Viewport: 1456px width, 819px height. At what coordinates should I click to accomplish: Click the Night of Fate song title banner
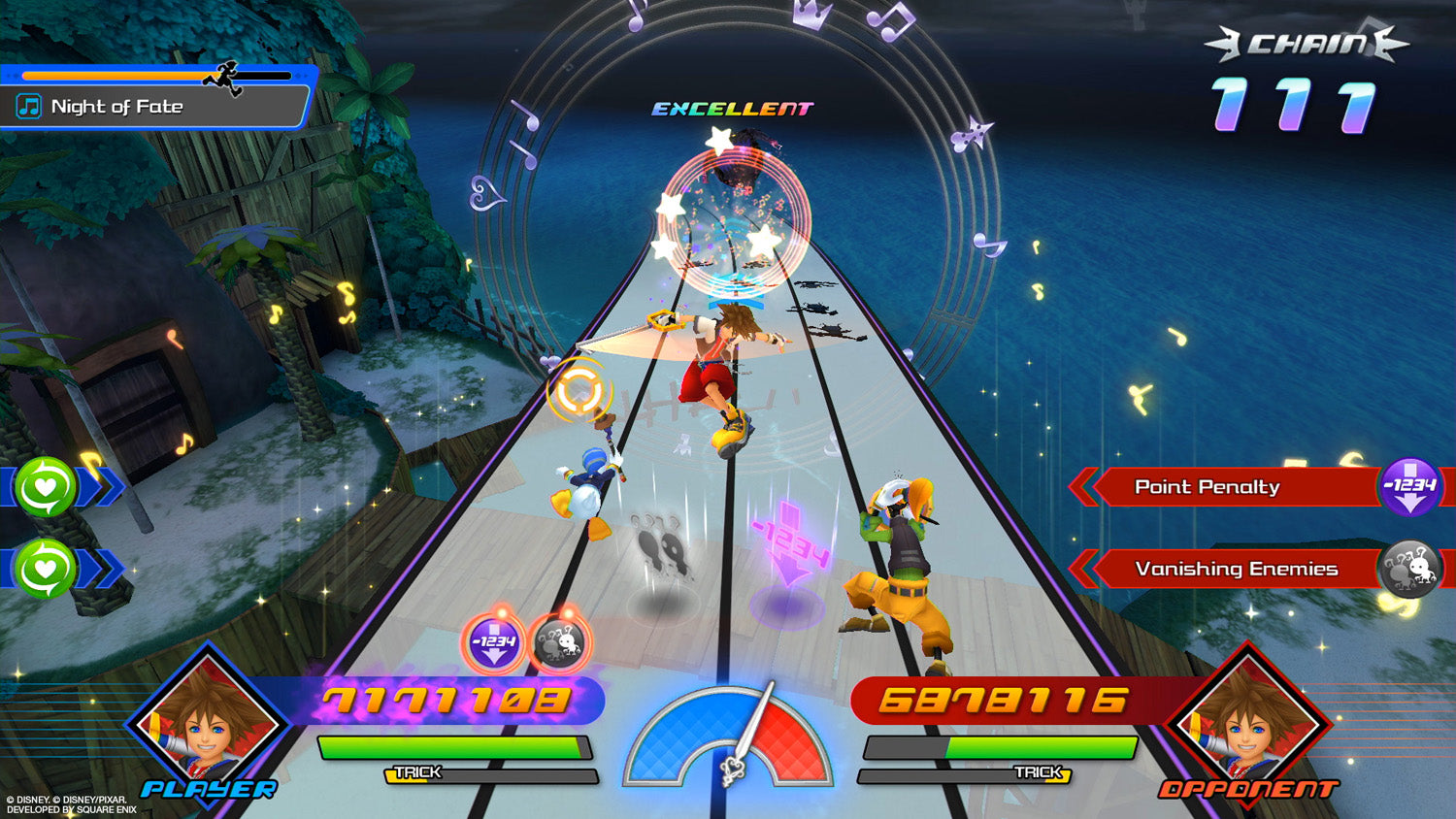pyautogui.click(x=155, y=107)
